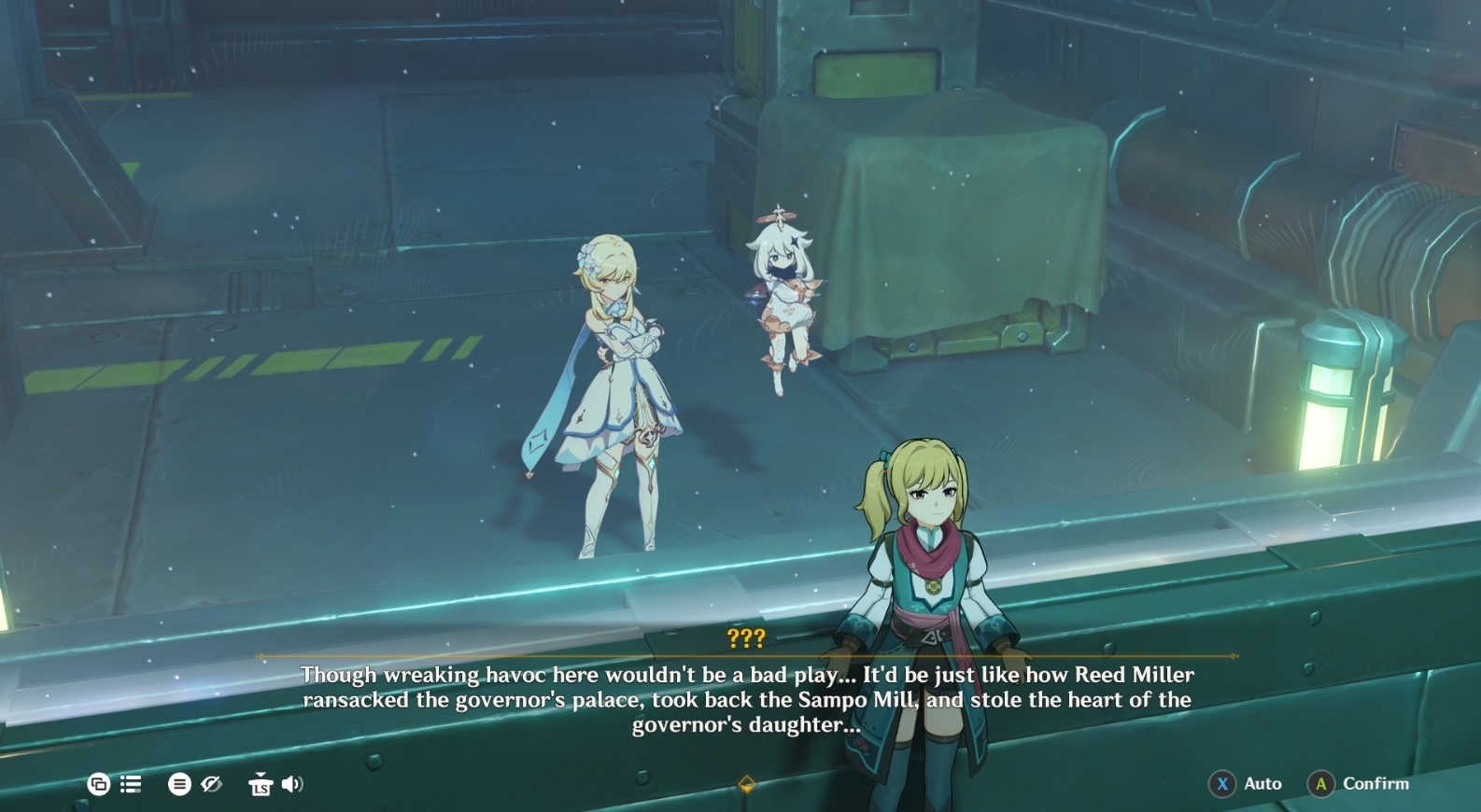Open the dialogue history list icon
Screen dimensions: 1481x812
coord(131,784)
